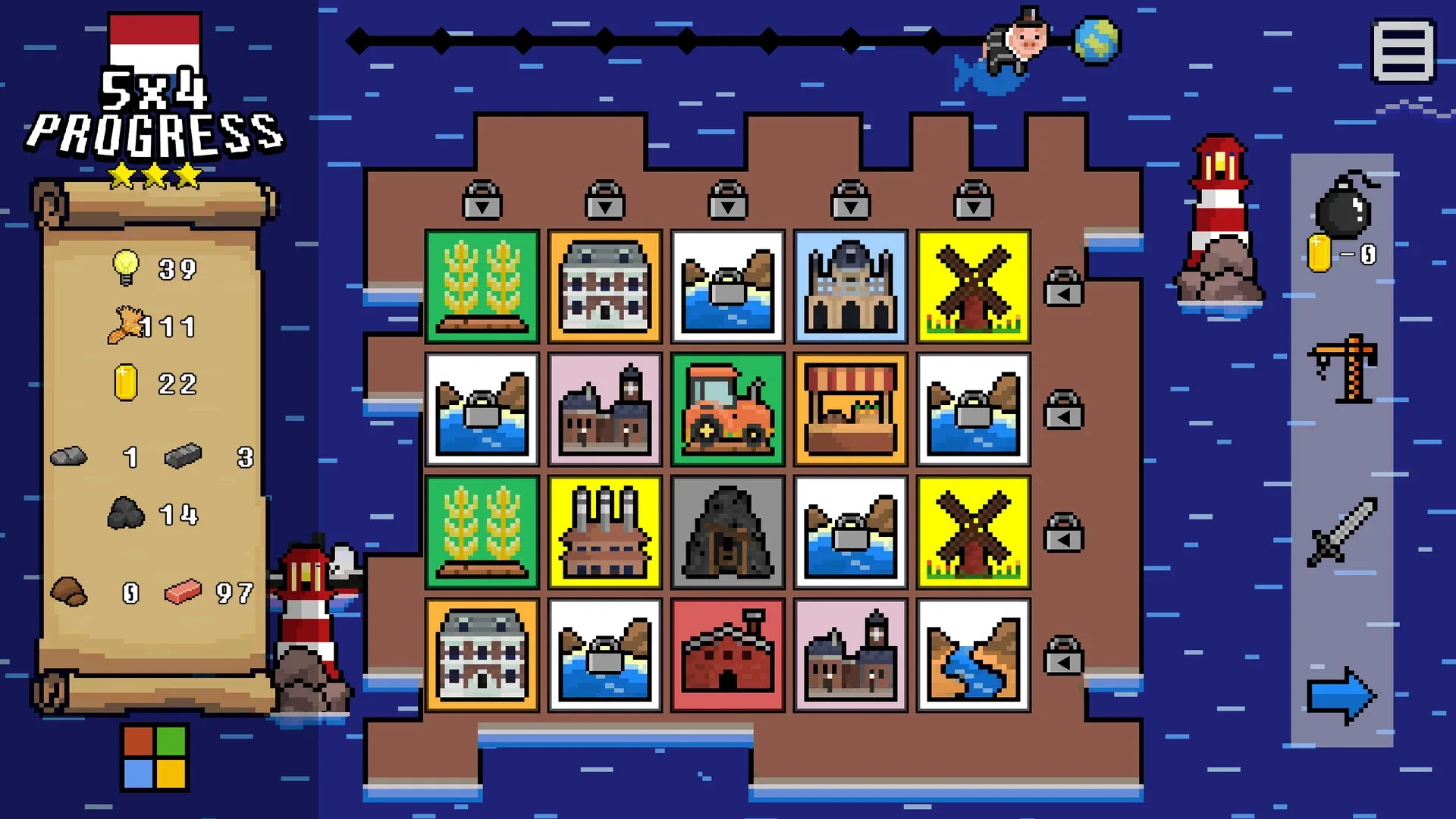Click the red-and-white flag above PROGRESS

point(154,36)
